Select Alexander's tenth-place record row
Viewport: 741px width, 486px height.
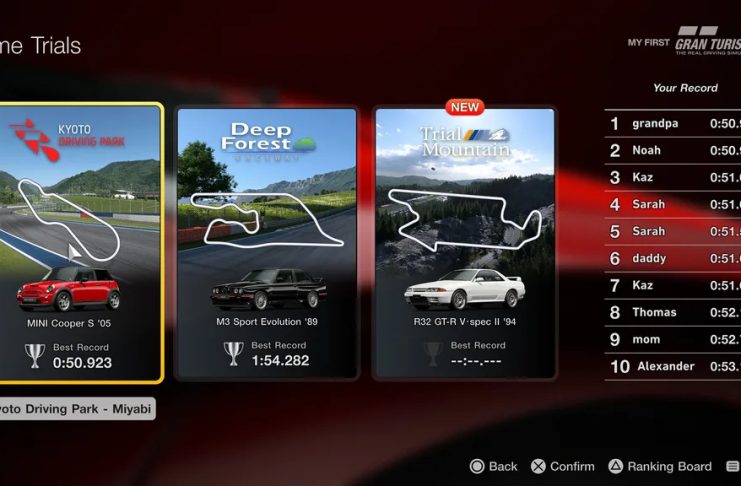pos(672,366)
